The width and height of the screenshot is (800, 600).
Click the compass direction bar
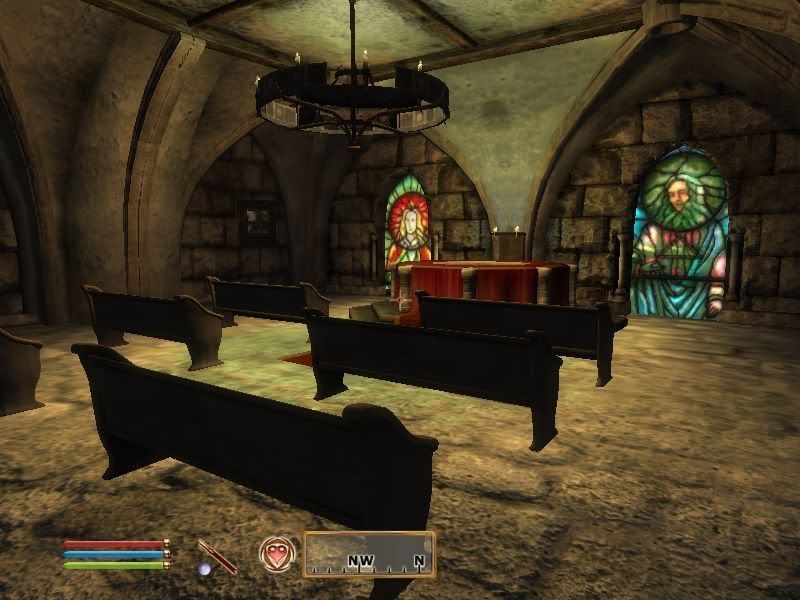(x=368, y=555)
